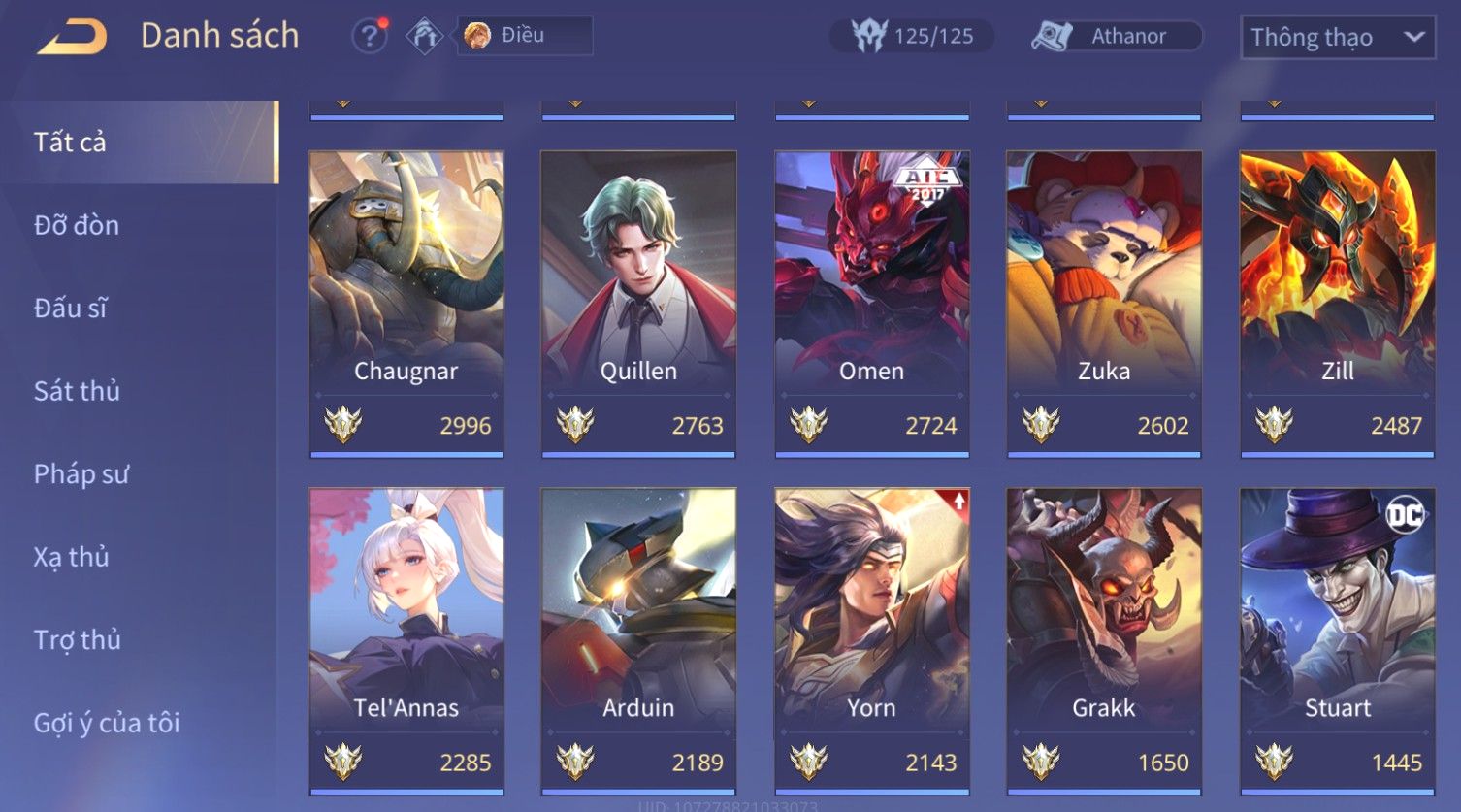Choose the Sát thủ category

coord(77,391)
